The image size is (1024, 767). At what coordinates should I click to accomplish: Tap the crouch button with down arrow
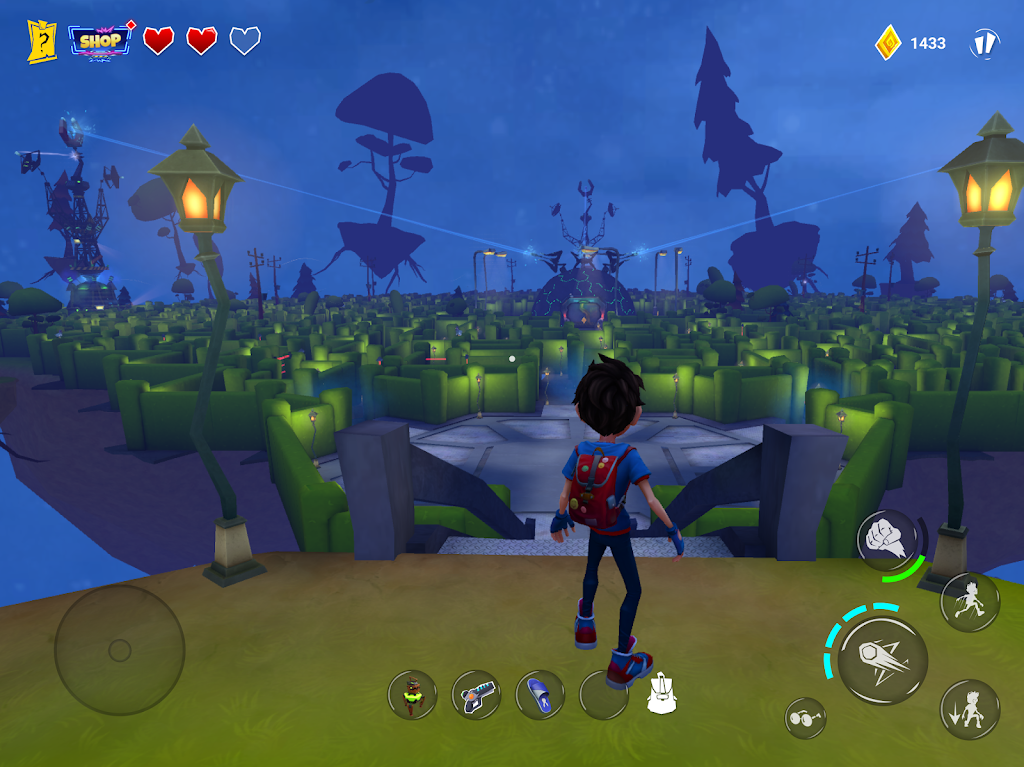point(969,709)
